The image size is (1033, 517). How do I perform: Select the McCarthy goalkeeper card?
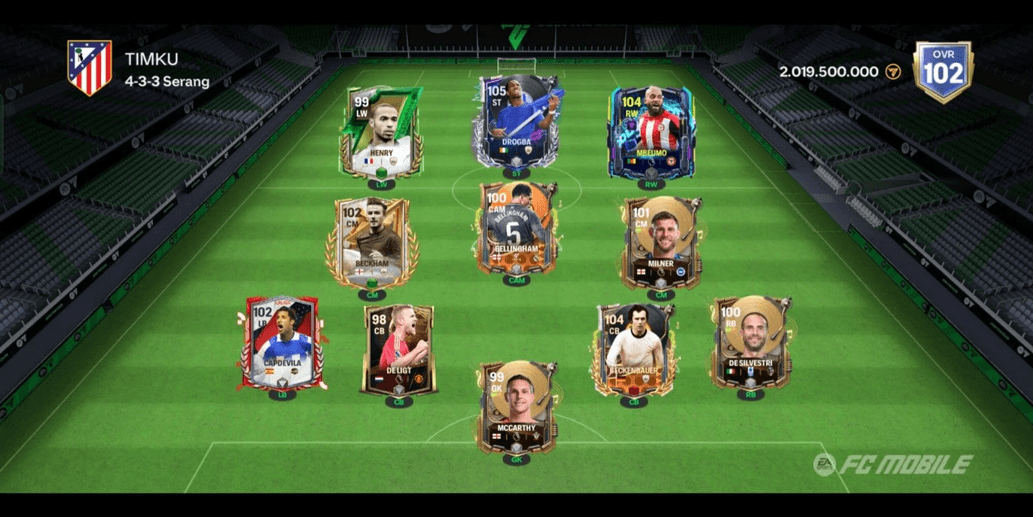[516, 408]
